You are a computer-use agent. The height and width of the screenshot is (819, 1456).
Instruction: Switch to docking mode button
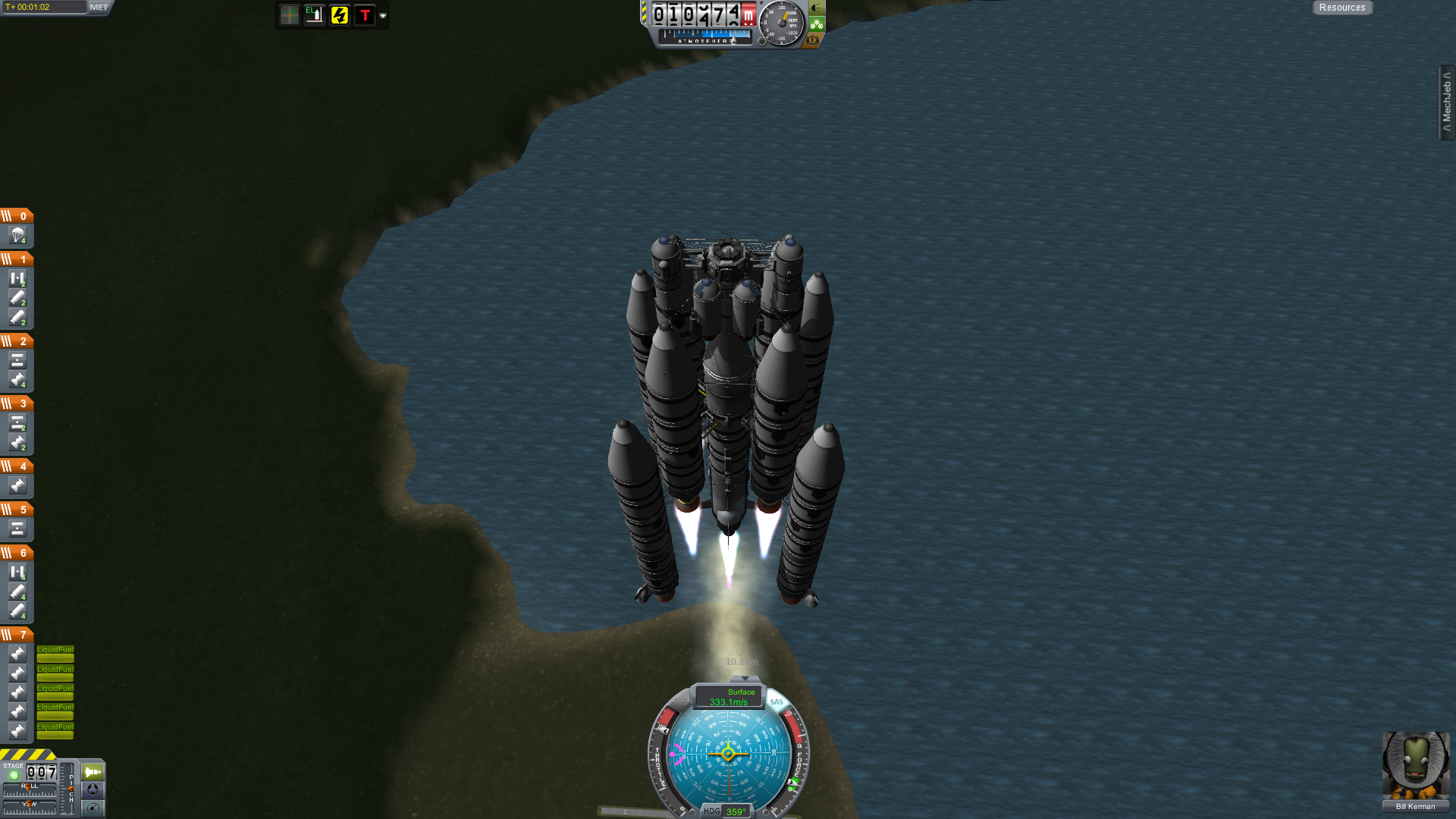point(93,789)
